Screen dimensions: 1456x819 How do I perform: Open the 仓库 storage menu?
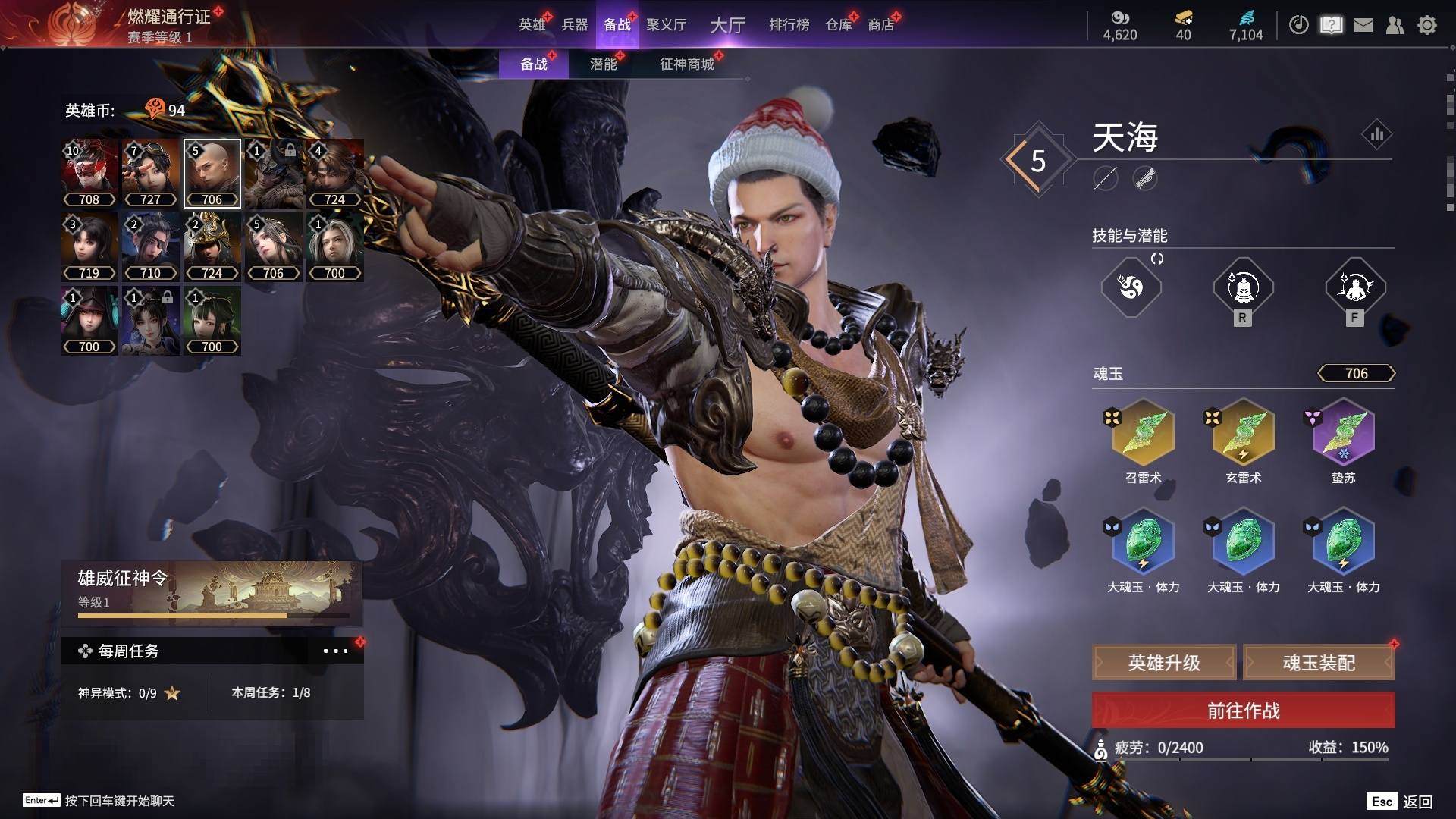tap(838, 24)
